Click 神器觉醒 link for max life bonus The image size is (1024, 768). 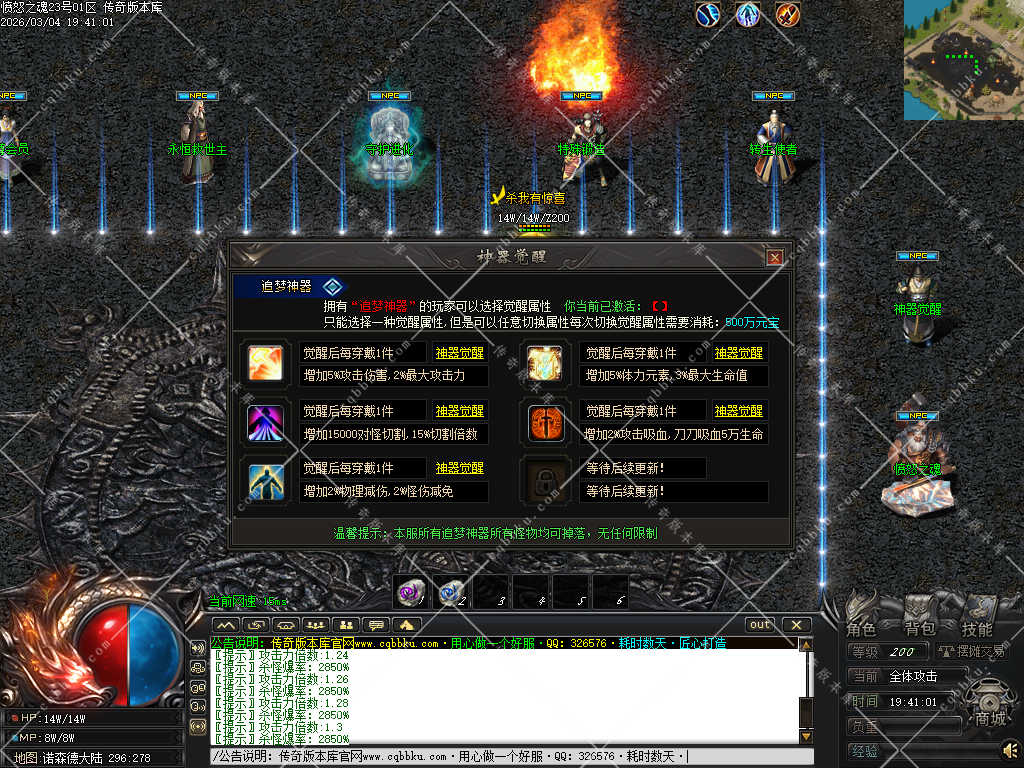coord(738,353)
